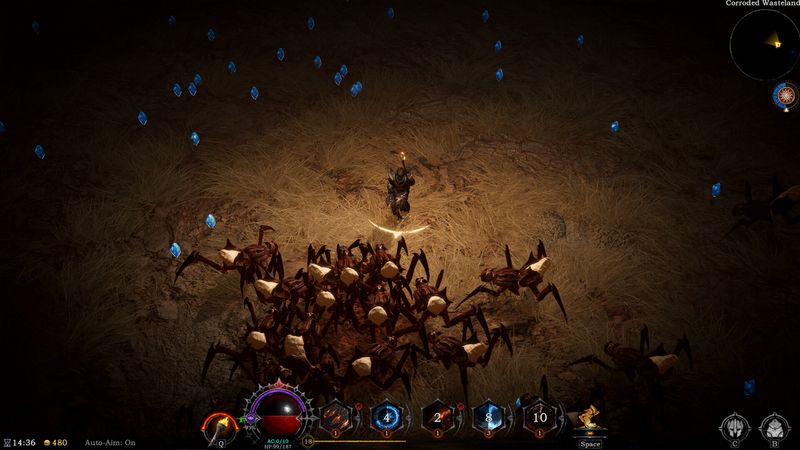Toggle the Auto-Aim setting
The width and height of the screenshot is (800, 450).
(110, 442)
